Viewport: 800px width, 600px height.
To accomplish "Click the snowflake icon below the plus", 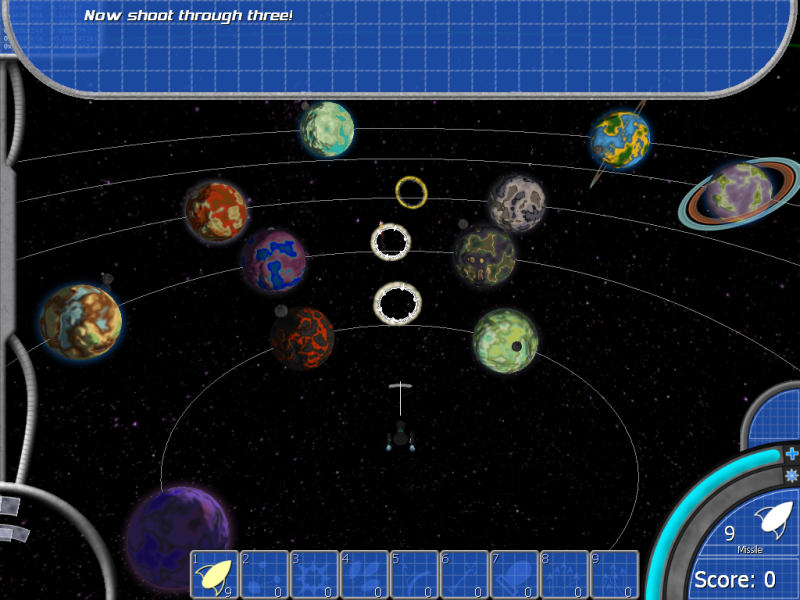I will pos(791,475).
